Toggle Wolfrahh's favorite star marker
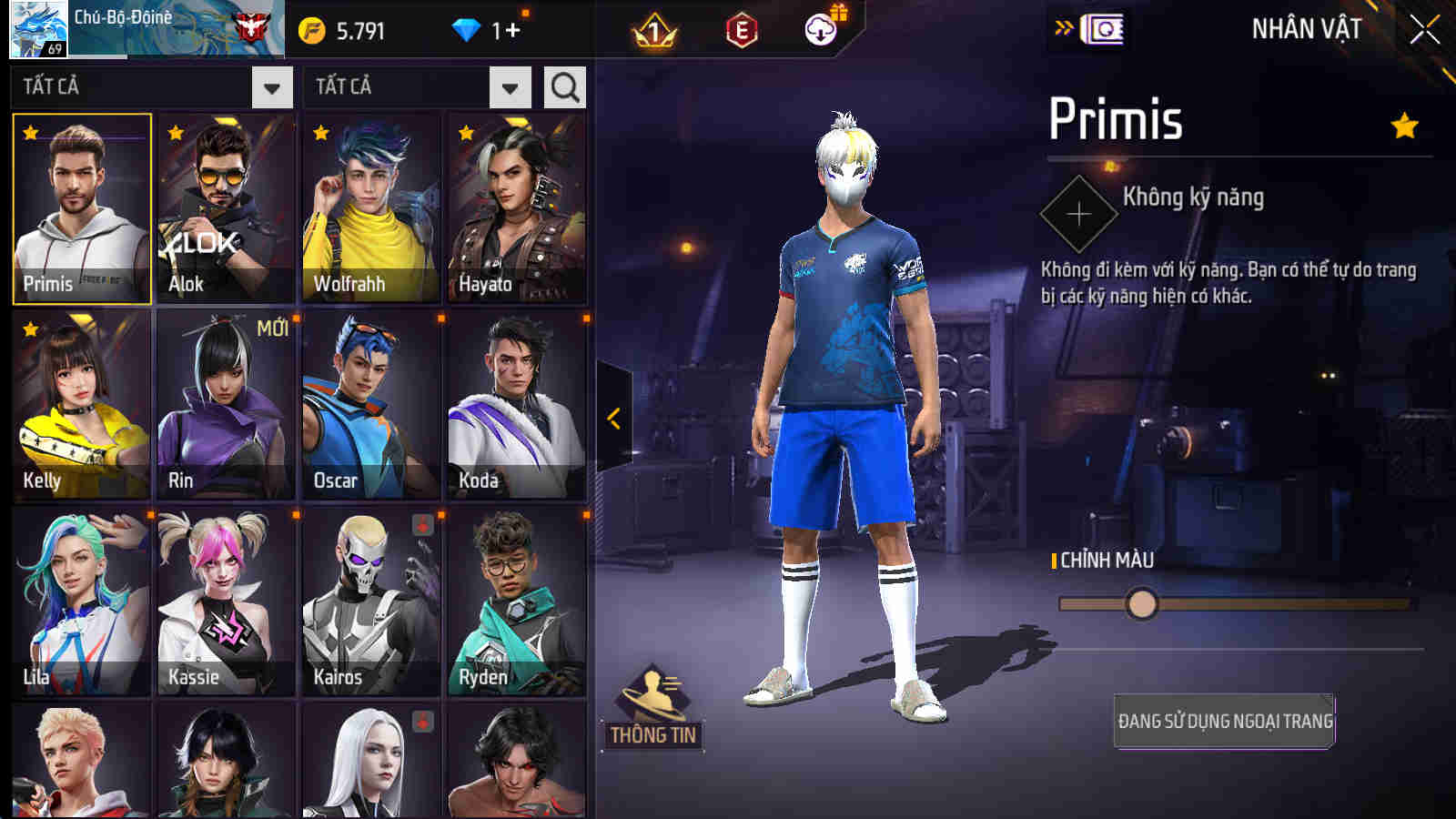 [319, 134]
